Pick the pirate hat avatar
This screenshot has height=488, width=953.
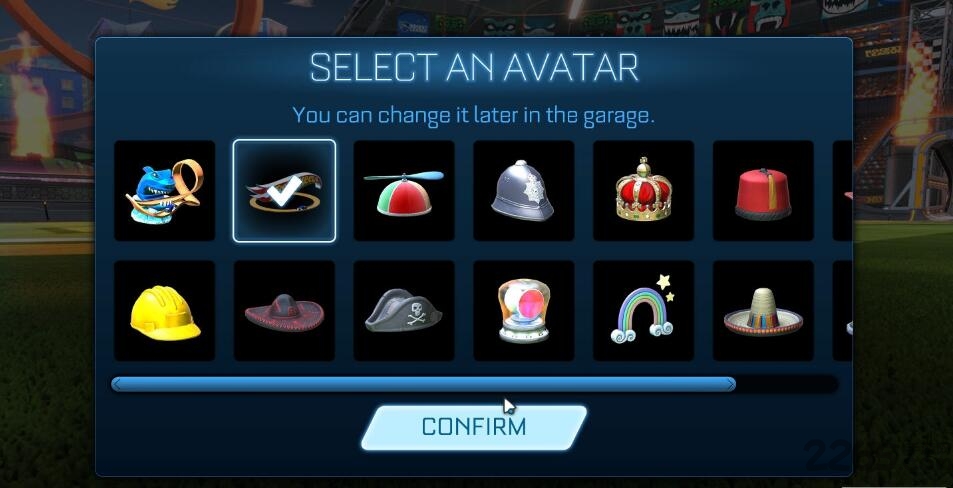click(404, 310)
